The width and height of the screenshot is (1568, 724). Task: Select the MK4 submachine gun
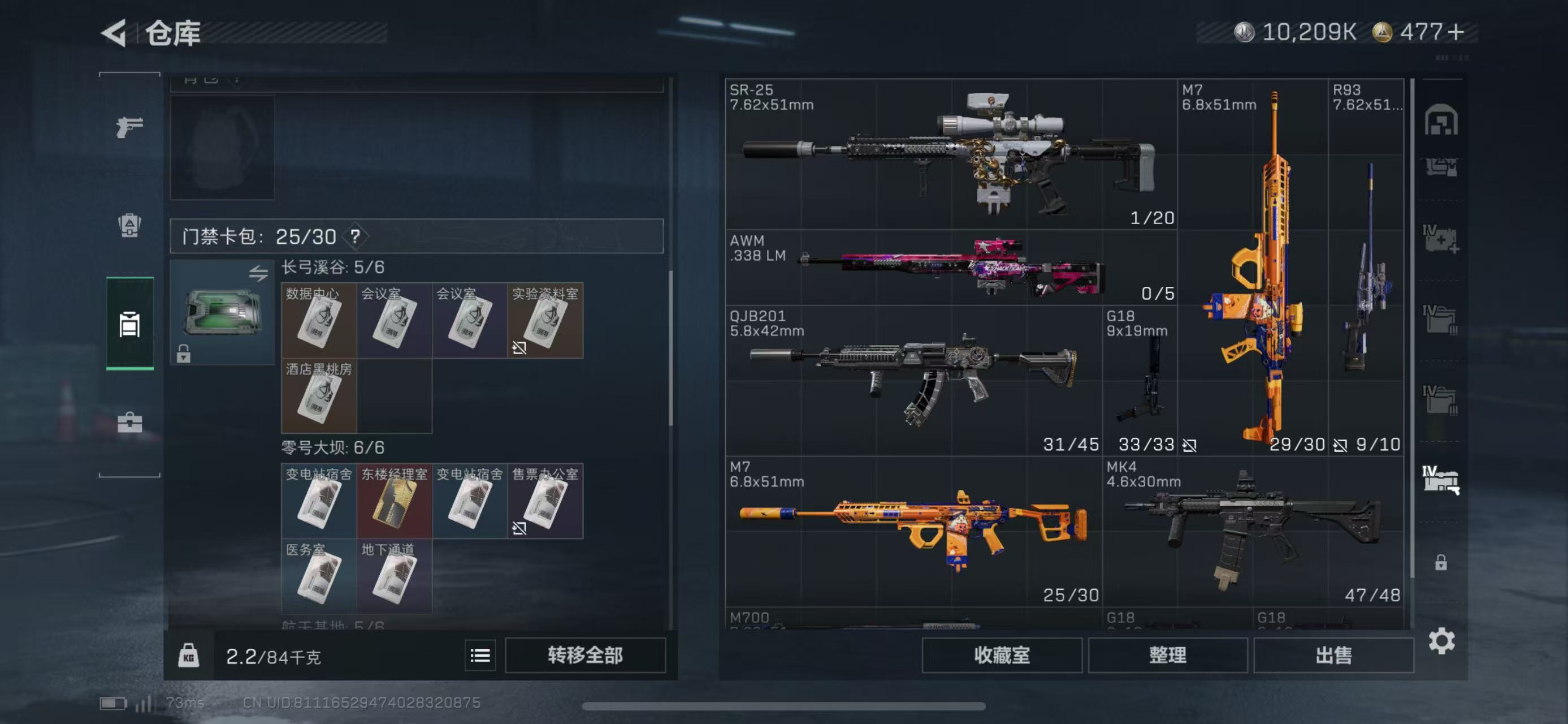(x=1253, y=531)
